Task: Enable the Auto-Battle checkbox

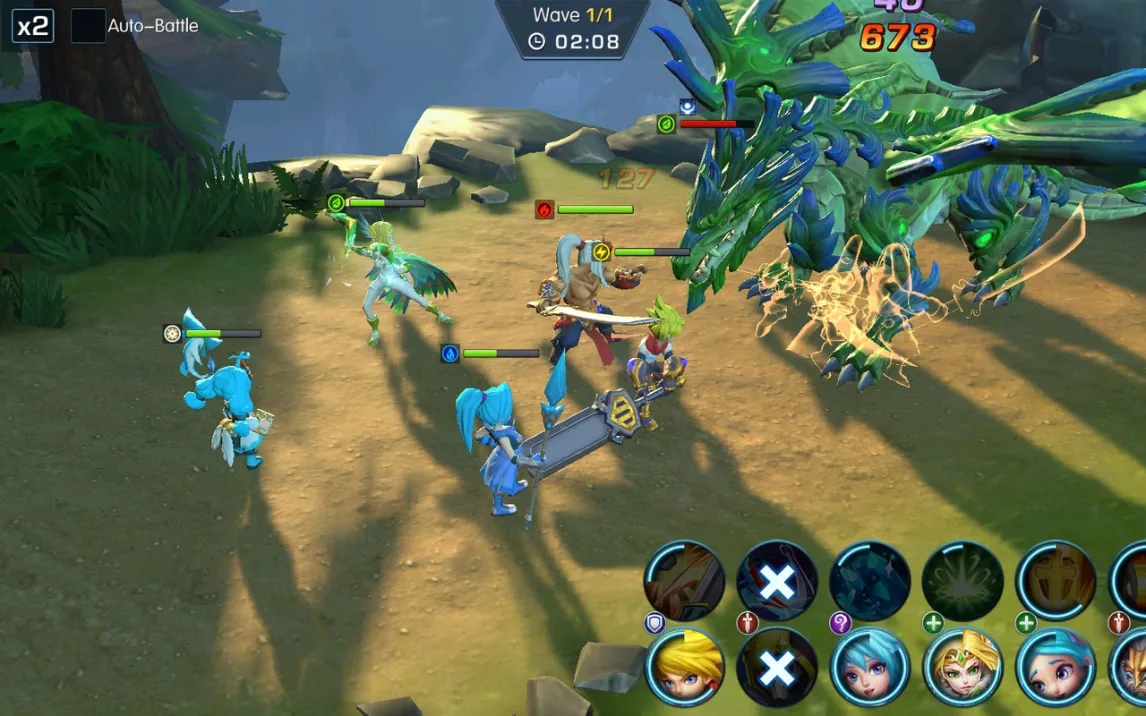Action: [x=88, y=26]
